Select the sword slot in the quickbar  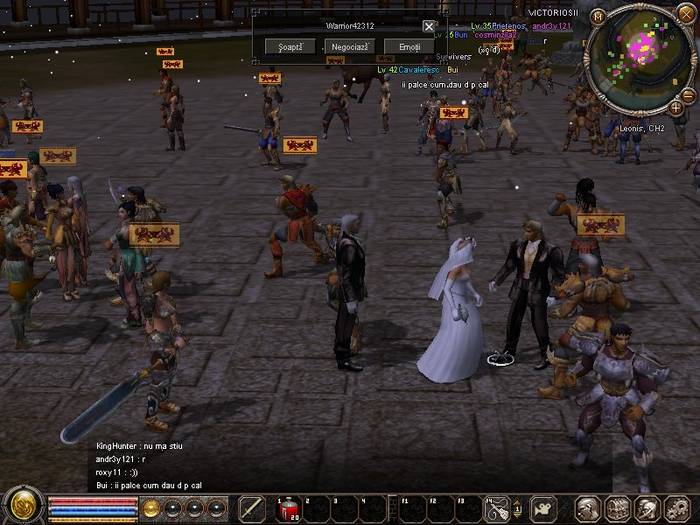tap(252, 508)
